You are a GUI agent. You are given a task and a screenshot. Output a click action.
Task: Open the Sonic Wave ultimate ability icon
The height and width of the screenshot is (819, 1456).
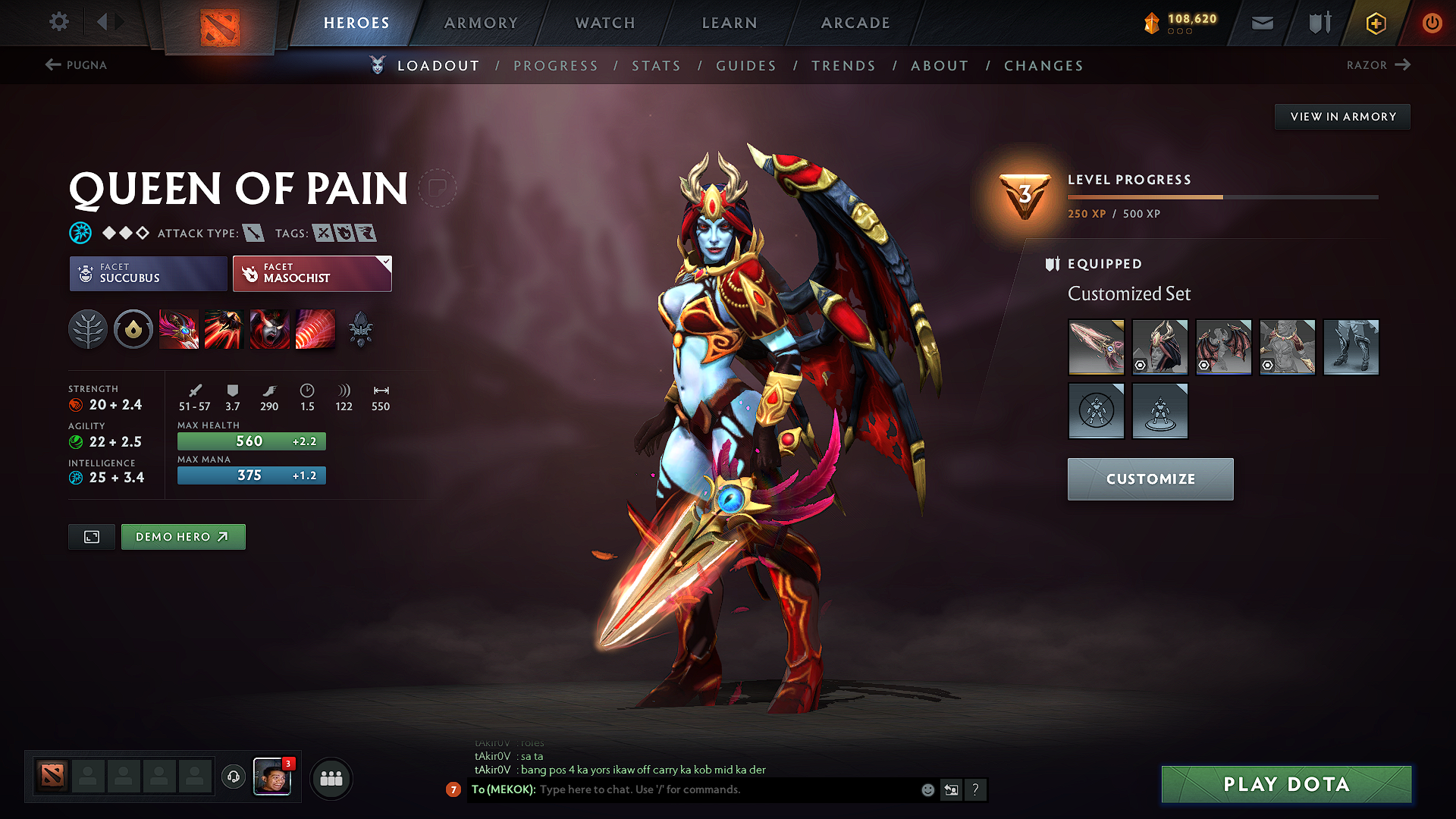click(315, 329)
